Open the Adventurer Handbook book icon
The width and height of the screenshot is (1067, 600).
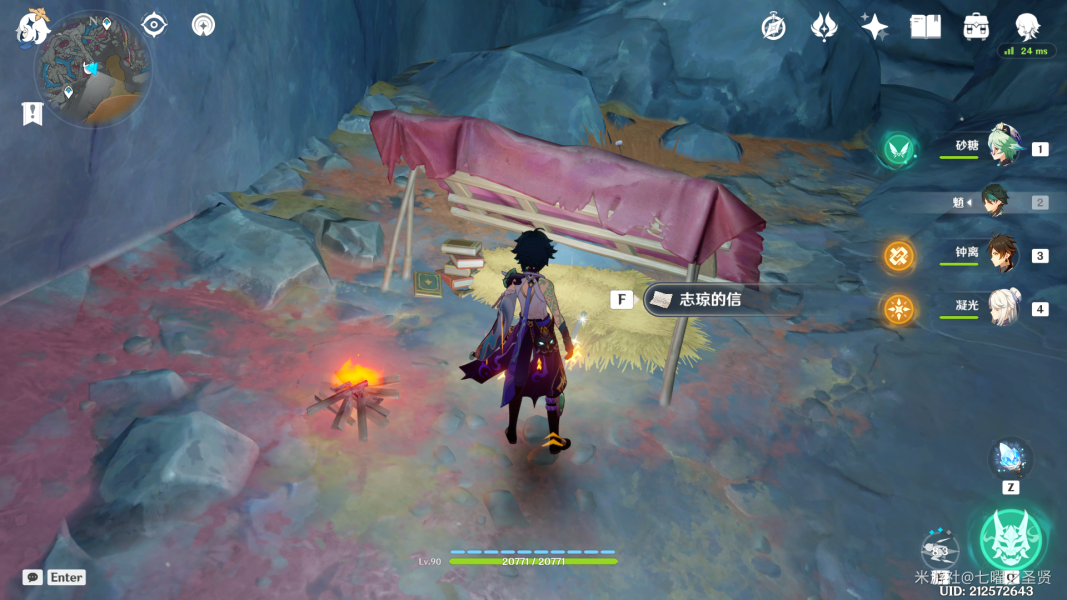point(925,27)
